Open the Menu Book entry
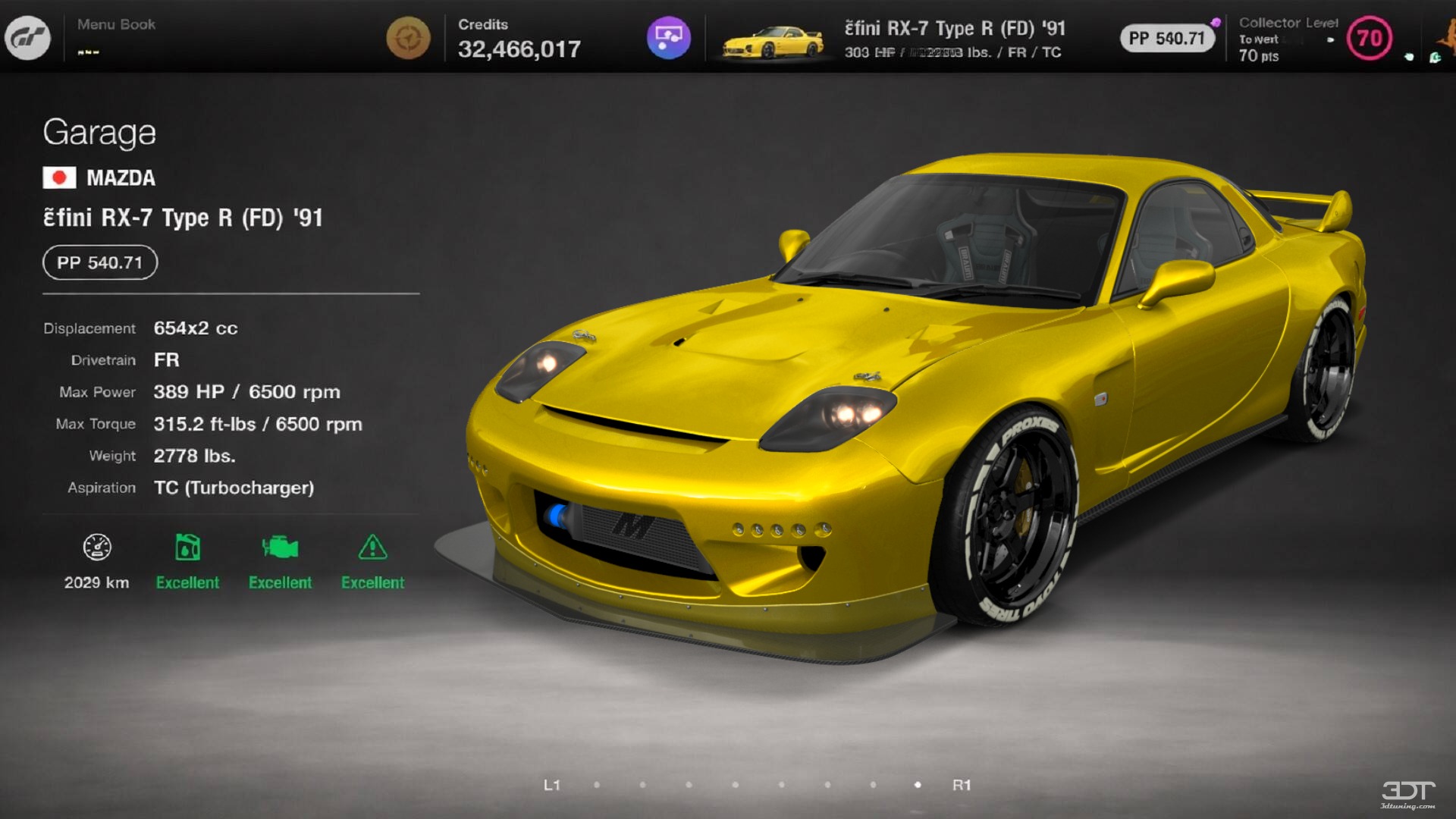The image size is (1456, 819). tap(115, 24)
